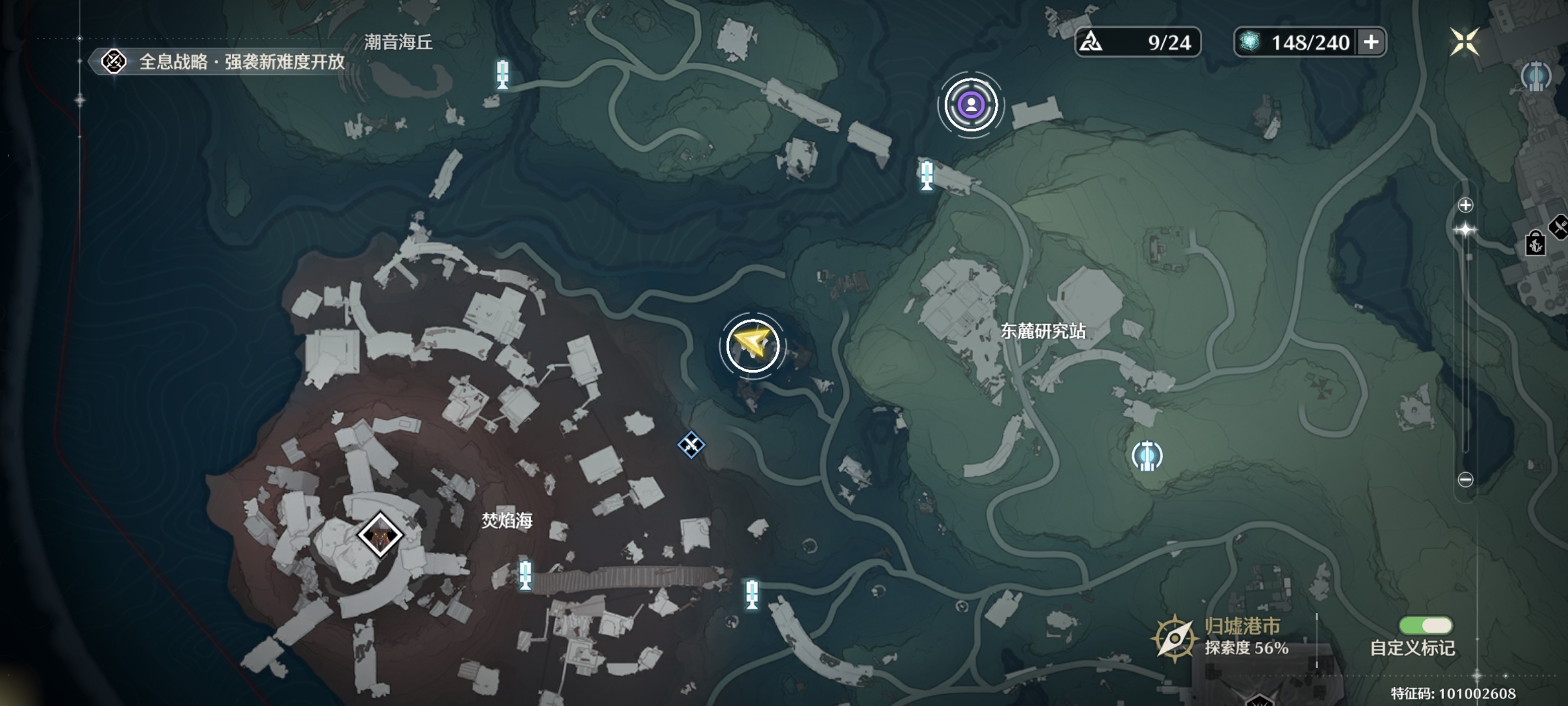
Task: Select the purple character quest marker
Action: pos(971,105)
